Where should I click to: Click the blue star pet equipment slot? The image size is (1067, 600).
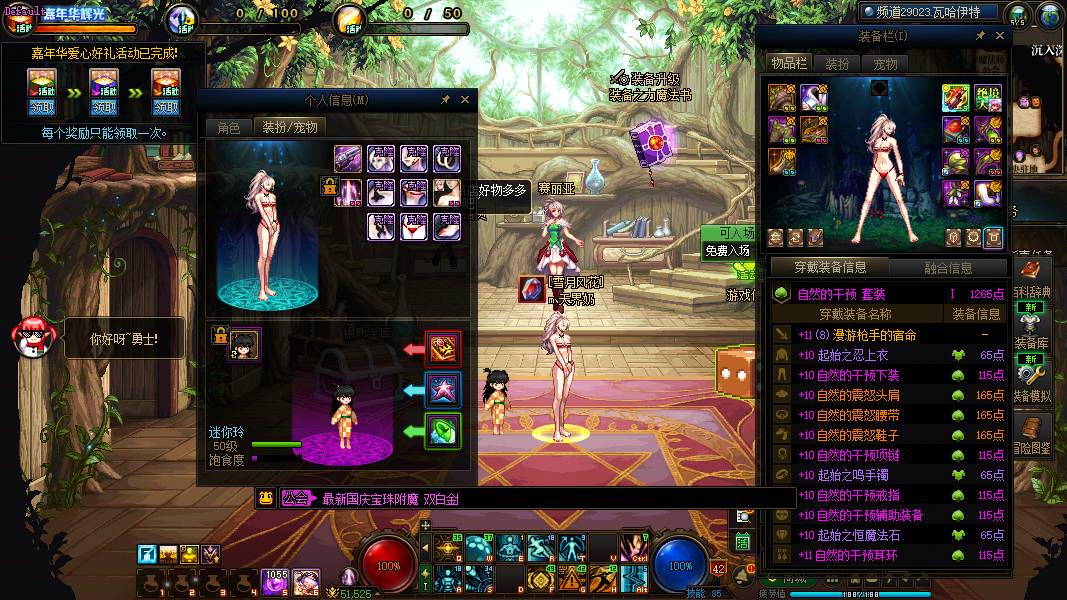pos(443,389)
